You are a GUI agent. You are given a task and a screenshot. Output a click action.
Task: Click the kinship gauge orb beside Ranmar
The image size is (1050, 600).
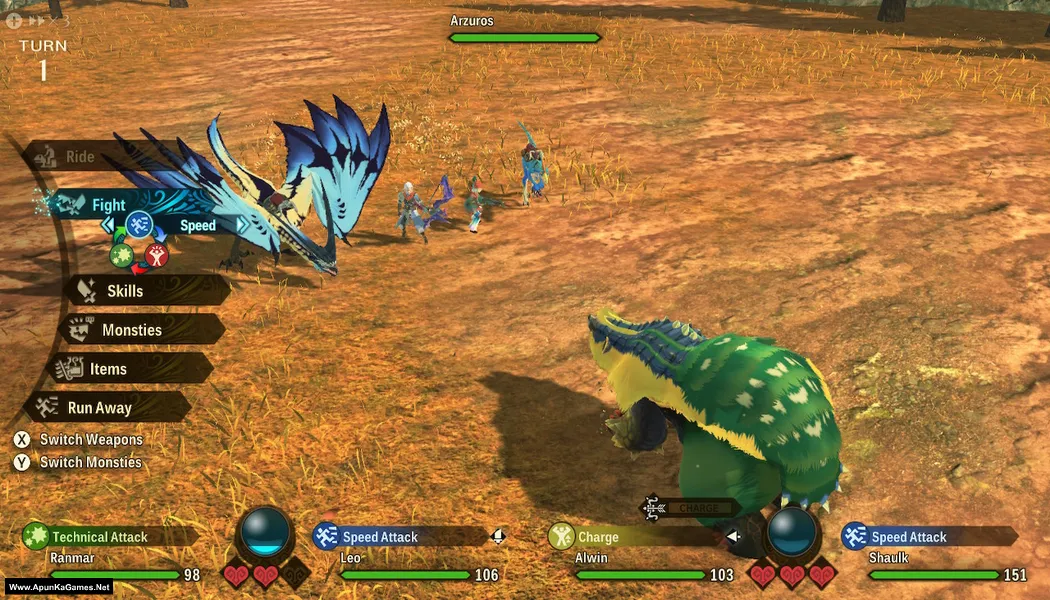pyautogui.click(x=267, y=532)
